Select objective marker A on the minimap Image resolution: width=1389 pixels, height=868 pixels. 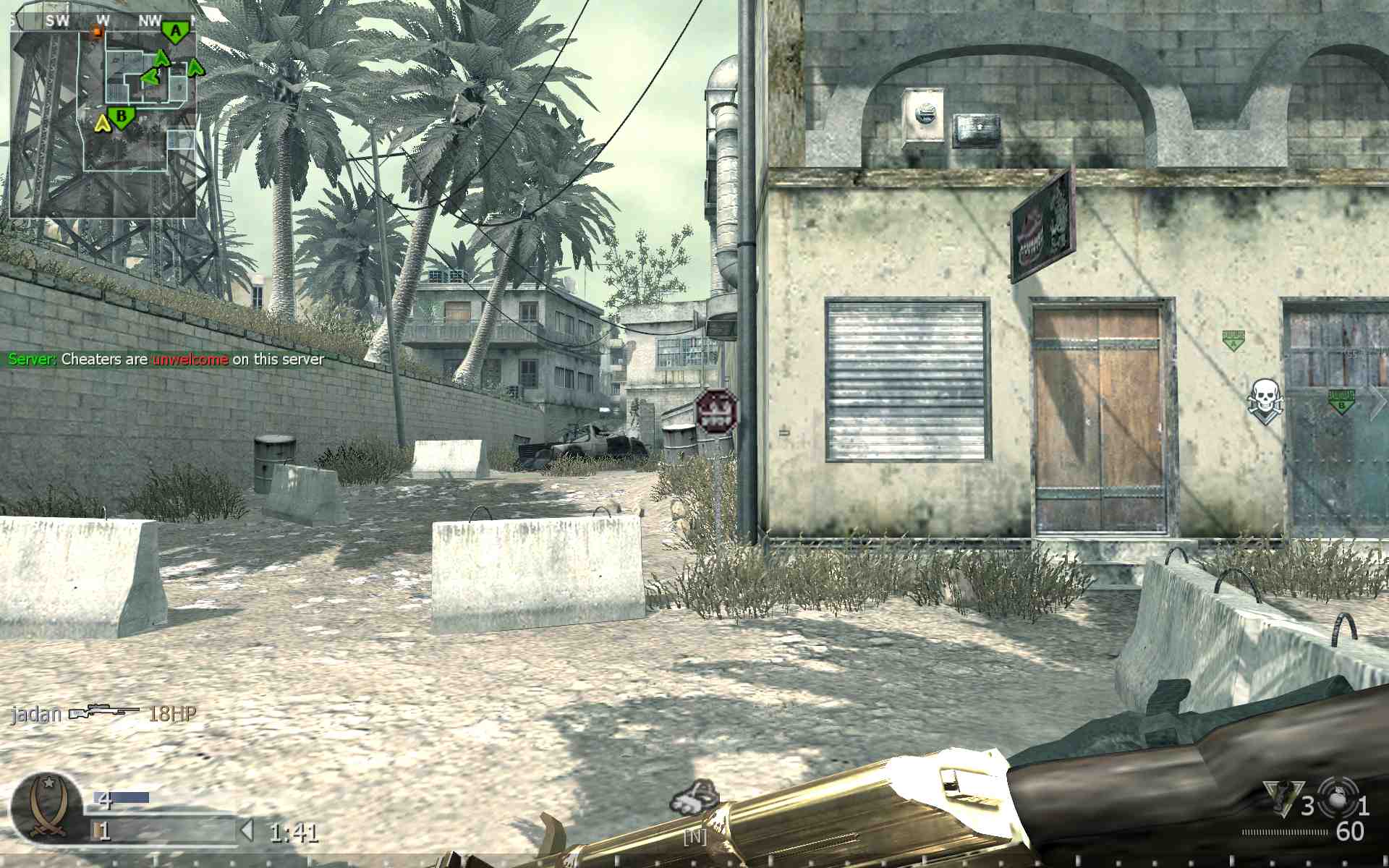click(176, 30)
